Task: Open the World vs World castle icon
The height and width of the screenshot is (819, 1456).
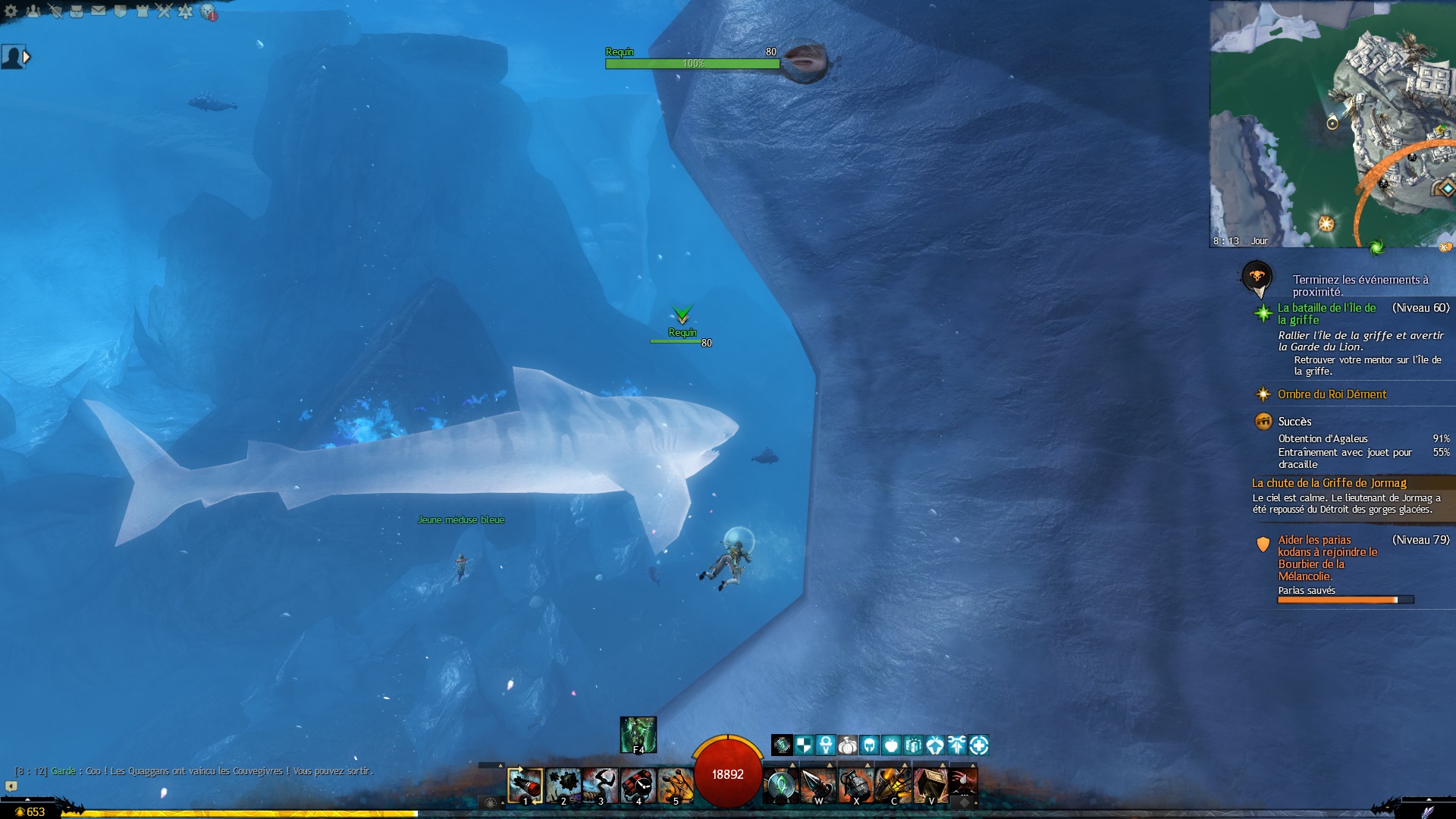Action: (x=142, y=11)
